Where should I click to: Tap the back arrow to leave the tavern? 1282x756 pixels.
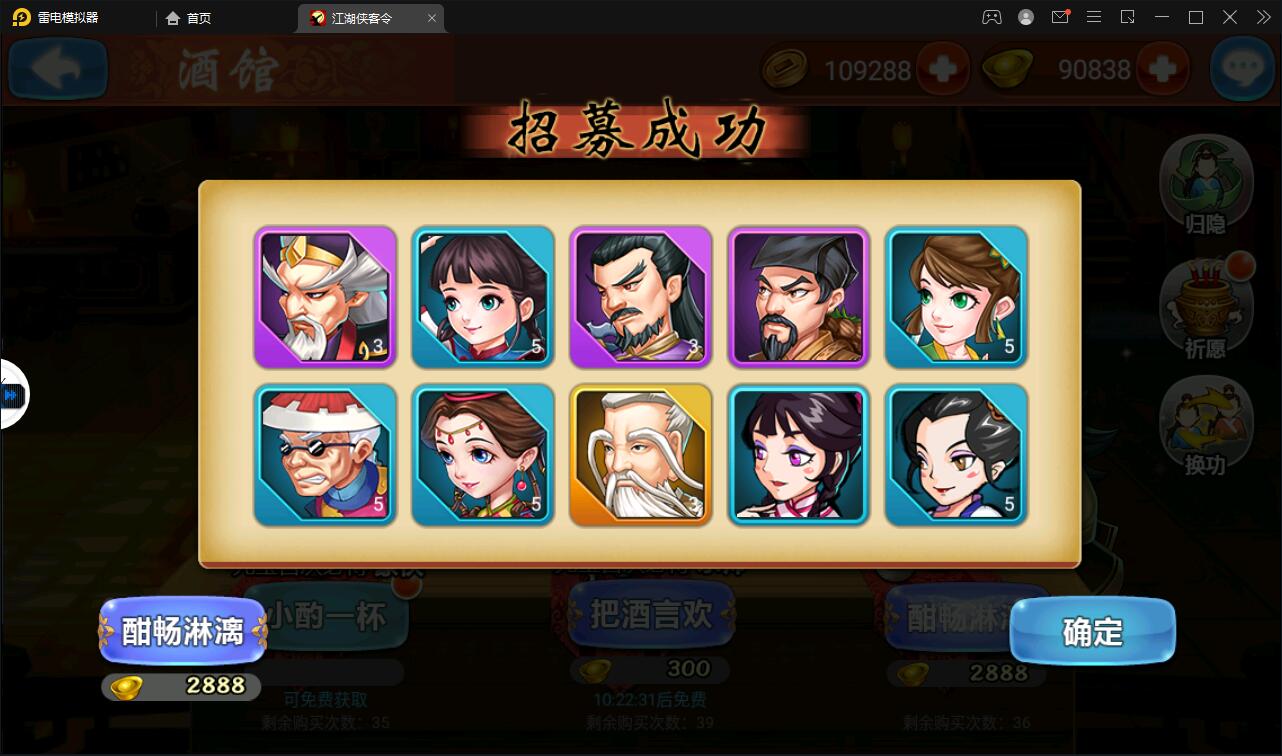[x=57, y=69]
